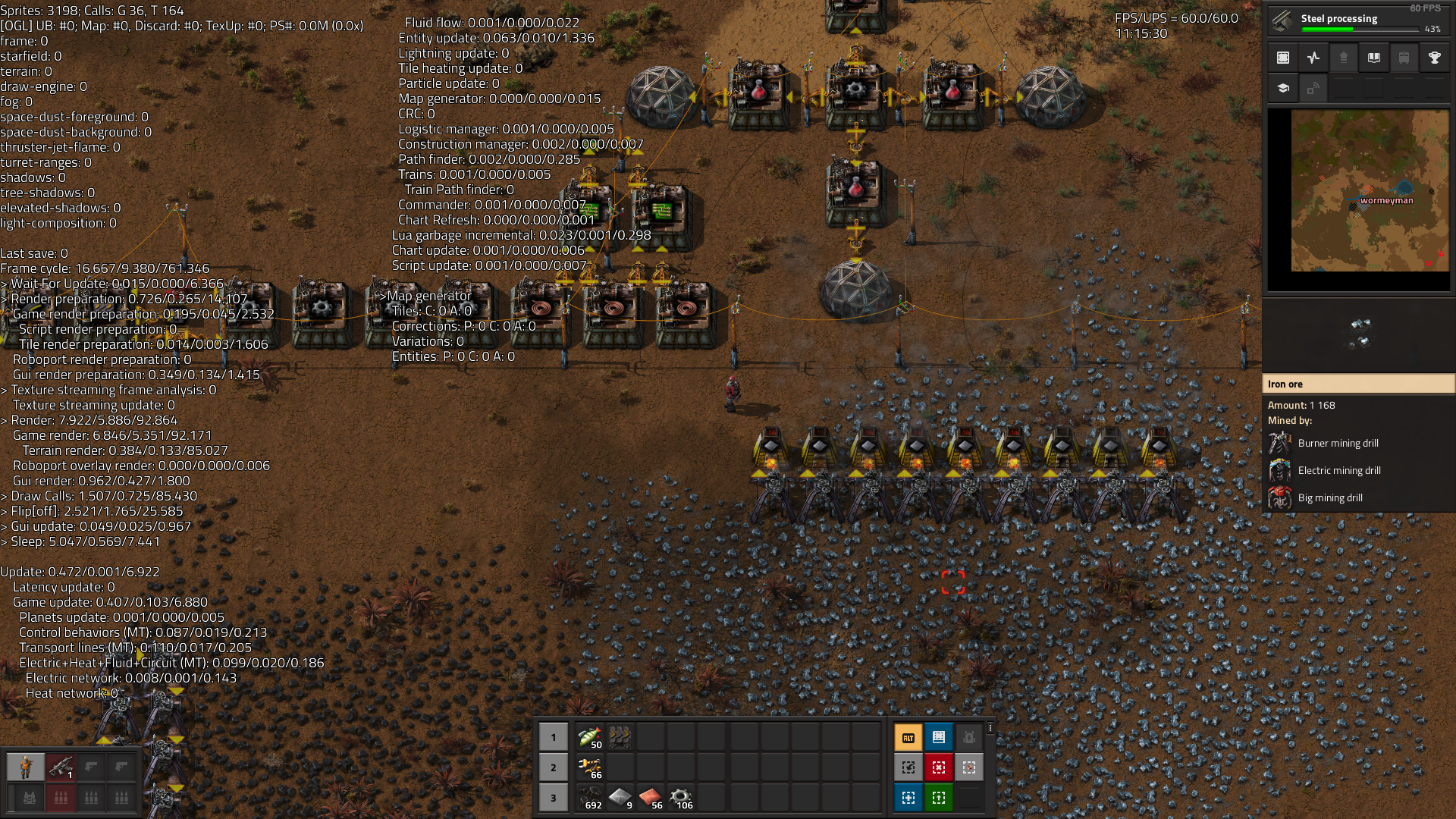1456x819 pixels.
Task: Click the production statistics graph icon
Action: coord(1313,58)
